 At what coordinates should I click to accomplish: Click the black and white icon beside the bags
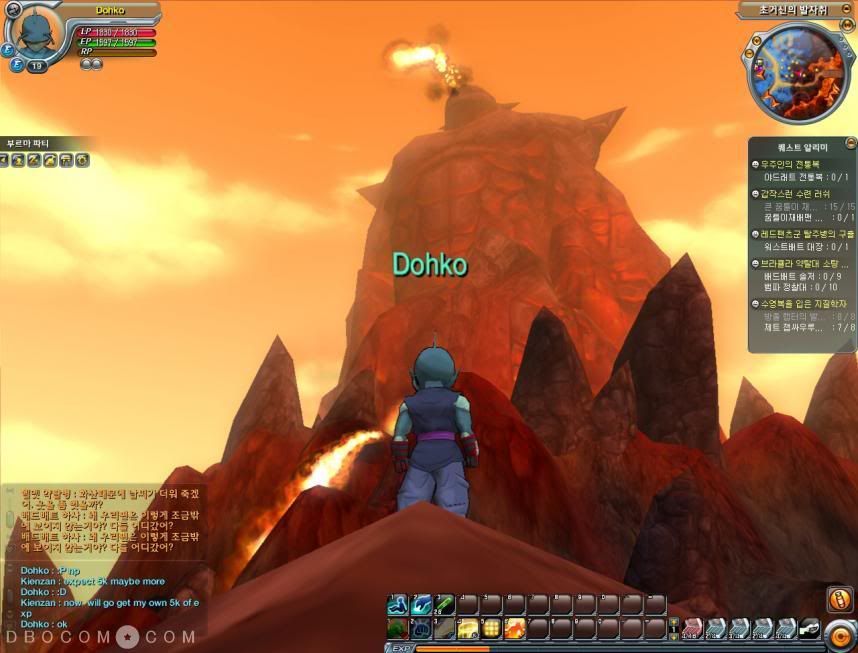(810, 628)
